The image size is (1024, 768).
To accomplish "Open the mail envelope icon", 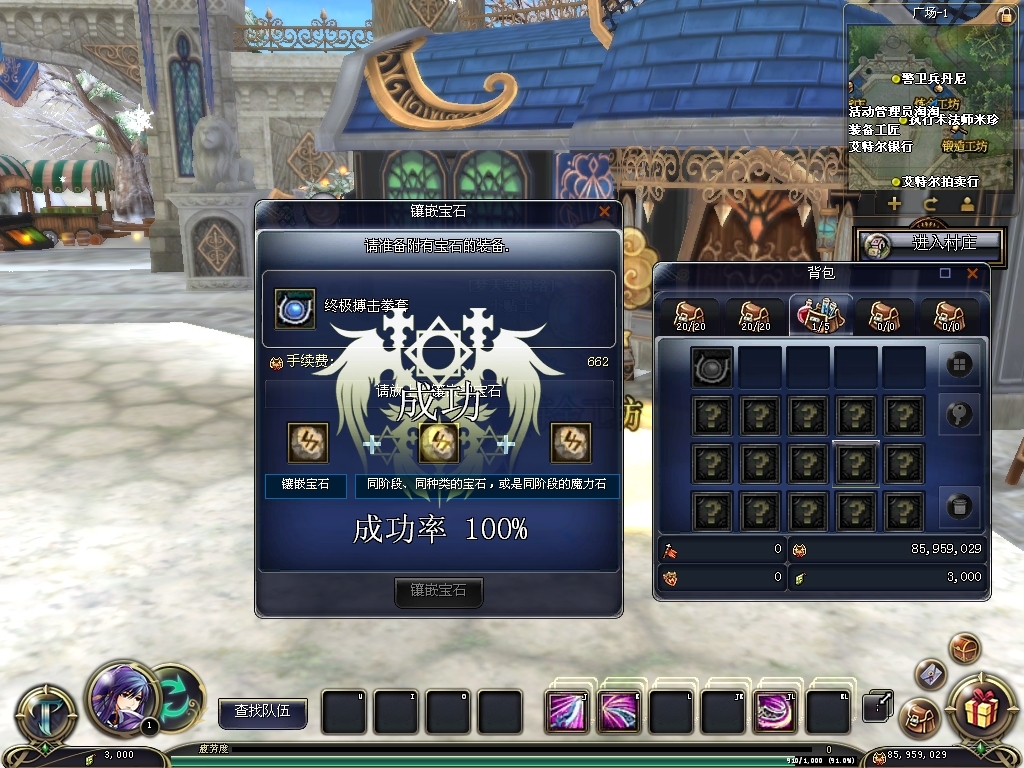I will pyautogui.click(x=930, y=674).
